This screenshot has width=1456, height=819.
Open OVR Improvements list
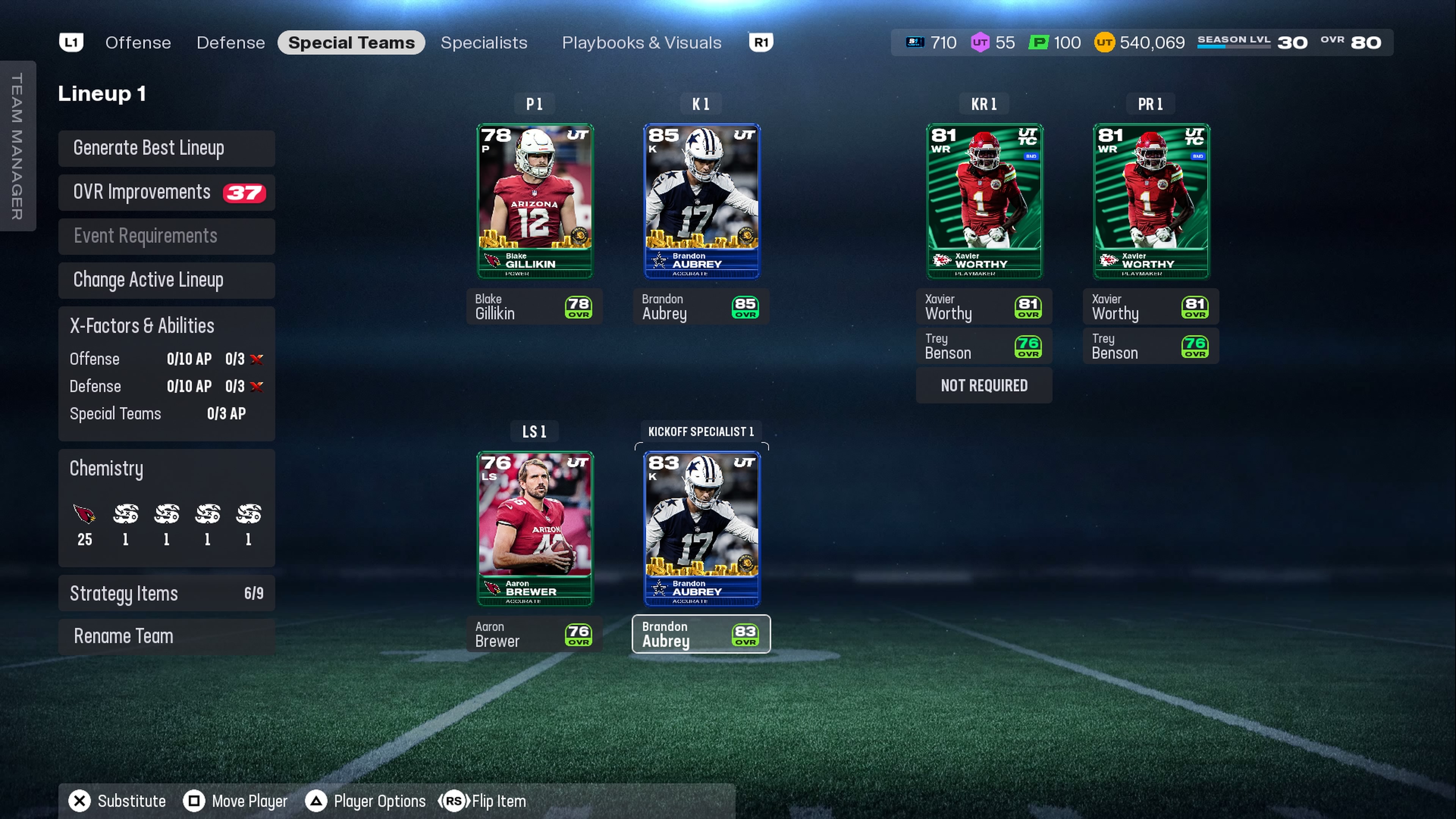[166, 192]
